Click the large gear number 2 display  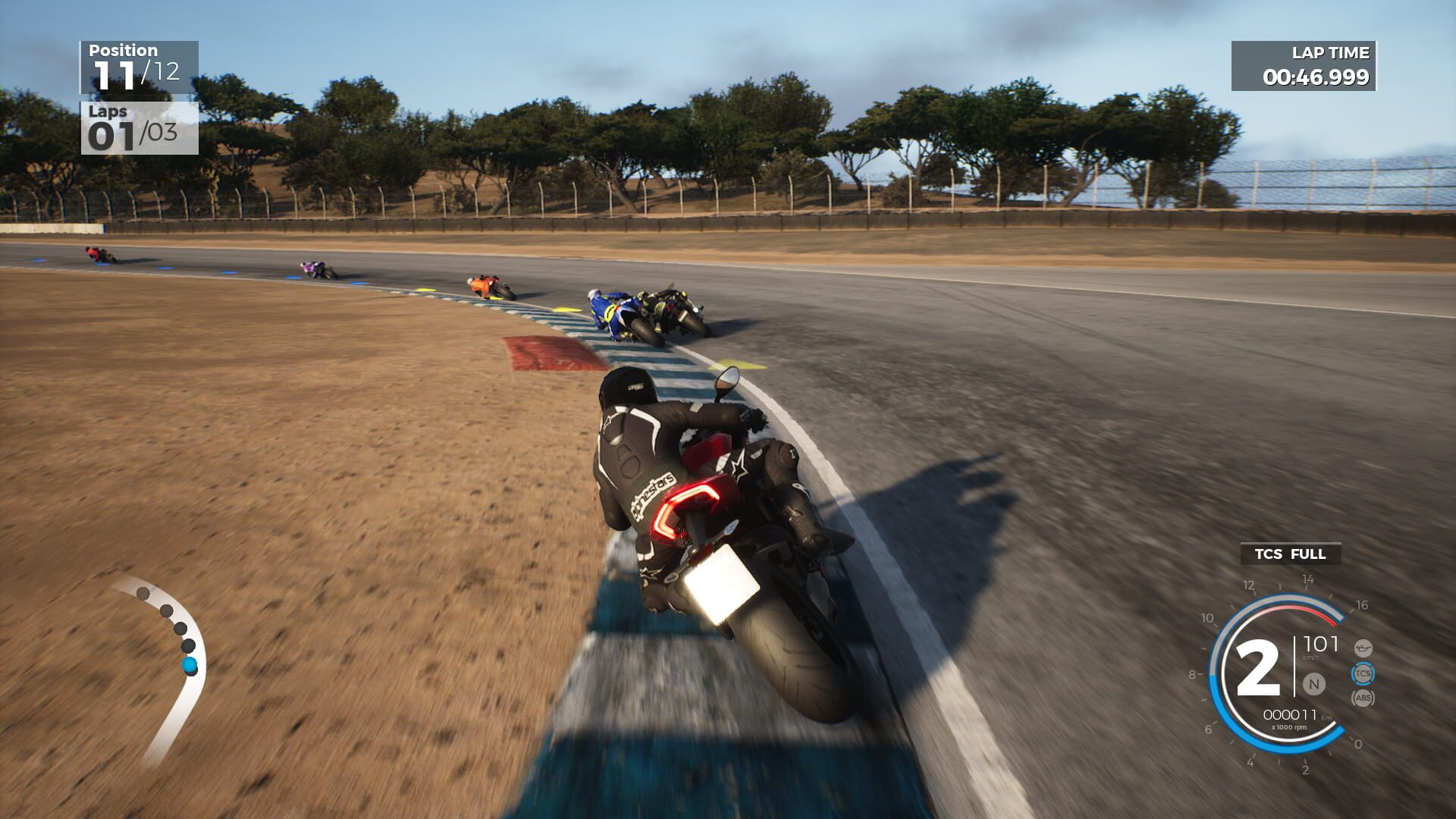click(x=1258, y=667)
